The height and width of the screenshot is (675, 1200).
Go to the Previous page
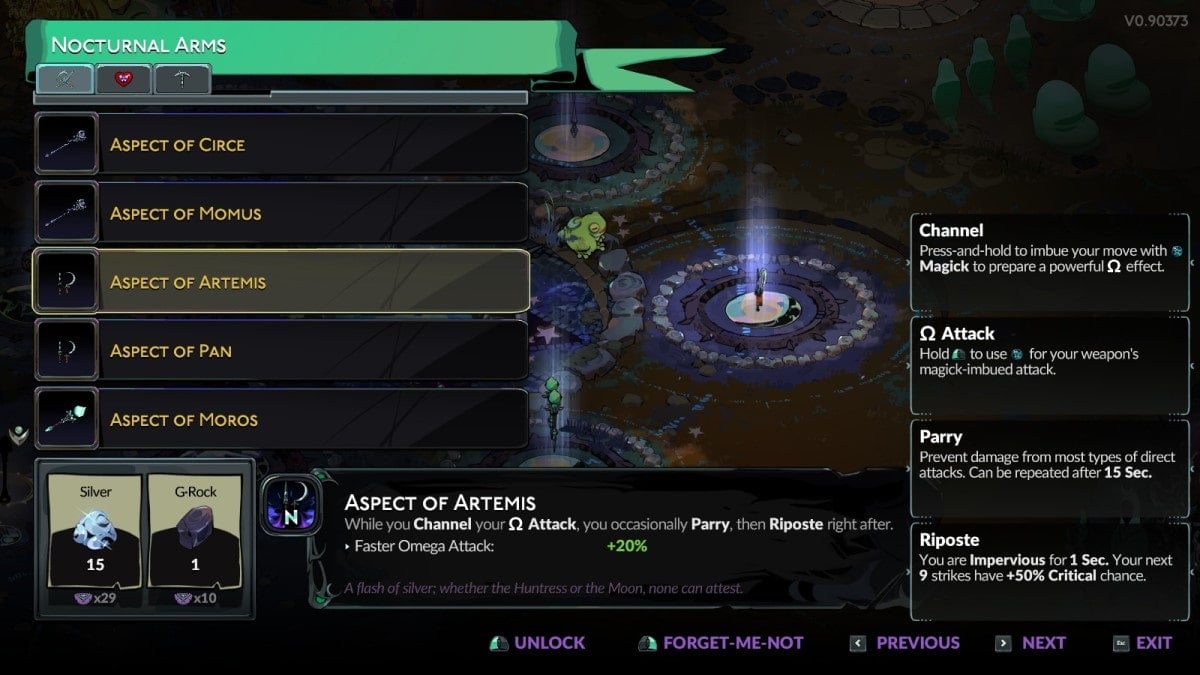[x=905, y=643]
